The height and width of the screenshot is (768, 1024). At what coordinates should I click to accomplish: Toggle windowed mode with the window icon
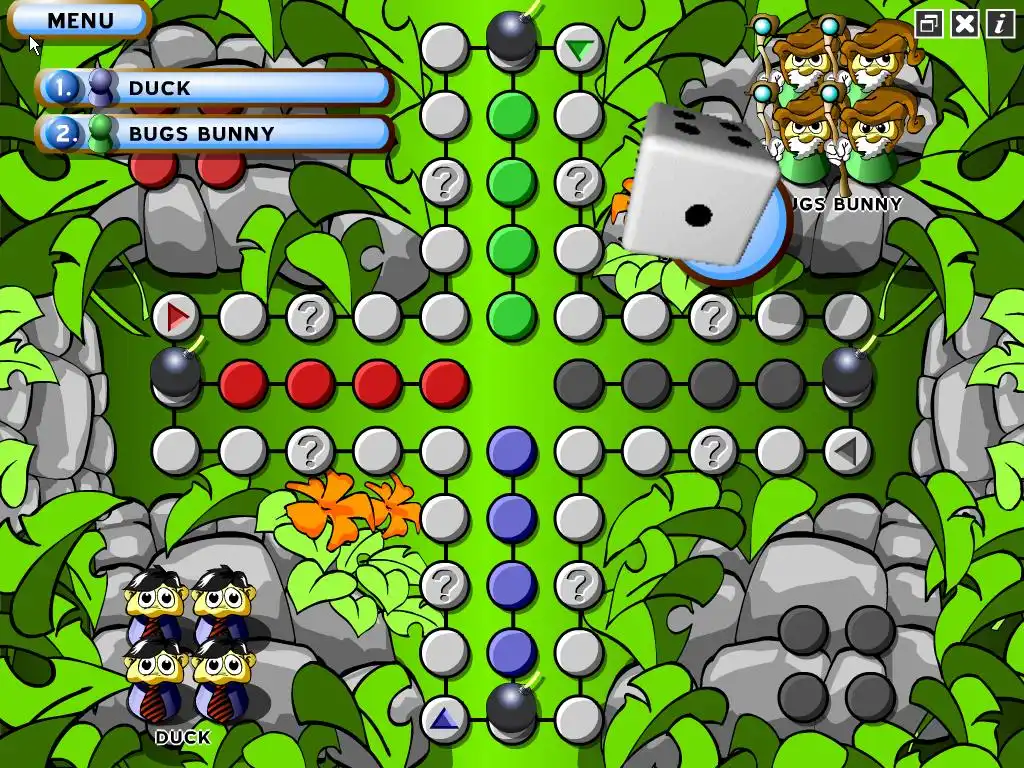point(929,24)
